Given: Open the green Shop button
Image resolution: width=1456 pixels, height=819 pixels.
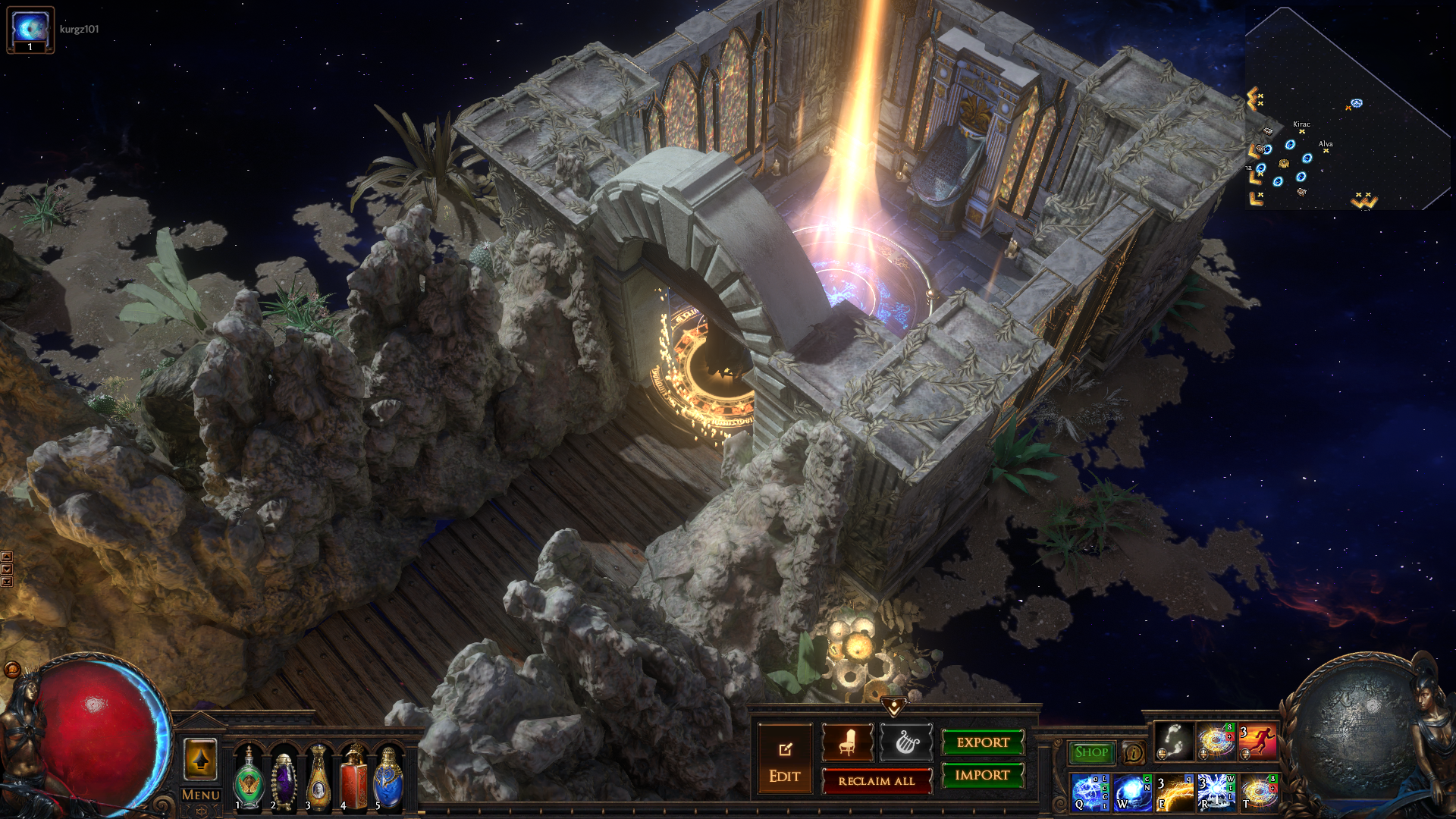Looking at the screenshot, I should pyautogui.click(x=1091, y=752).
